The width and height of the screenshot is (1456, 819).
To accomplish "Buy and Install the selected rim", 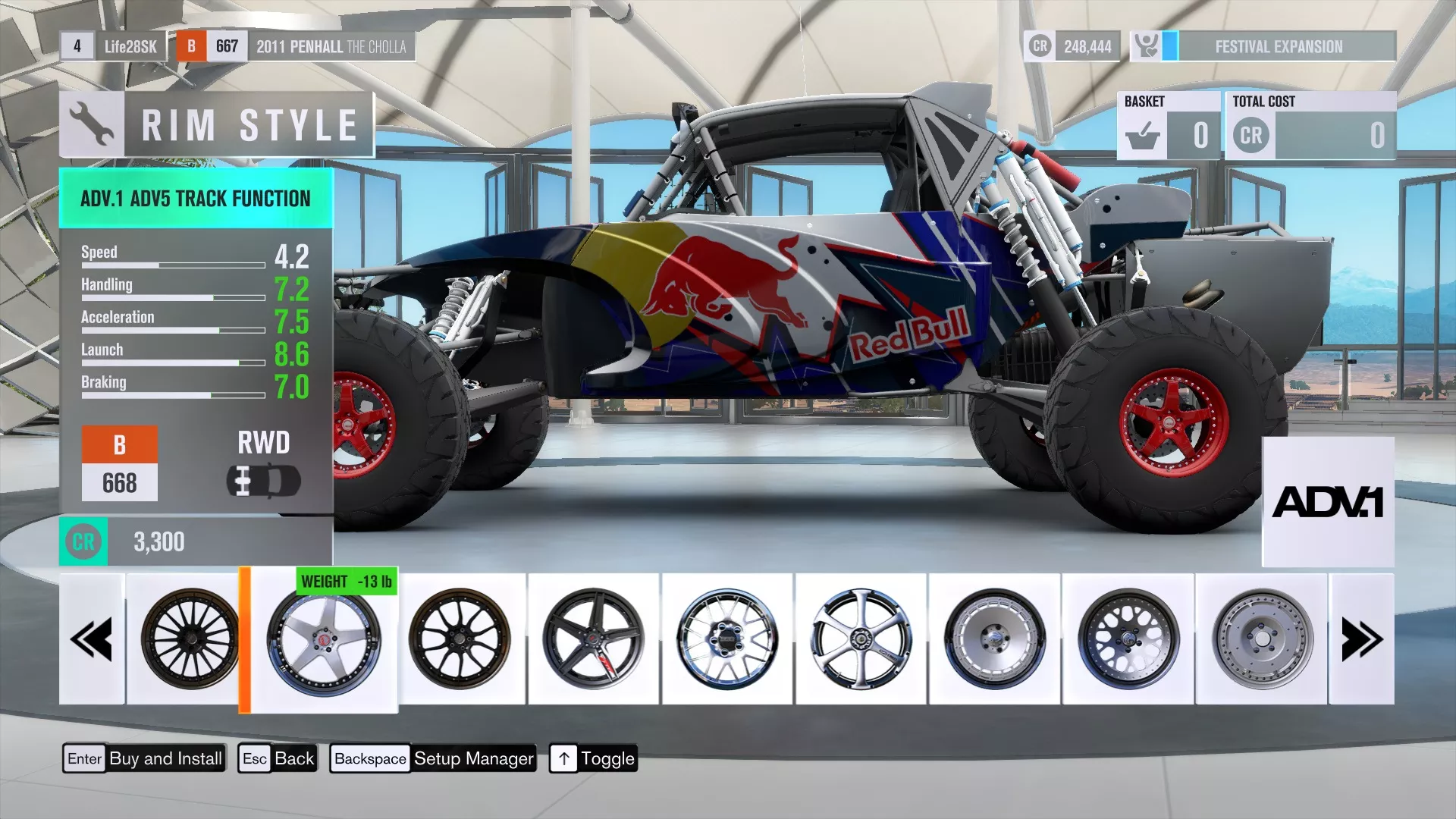I will 144,758.
